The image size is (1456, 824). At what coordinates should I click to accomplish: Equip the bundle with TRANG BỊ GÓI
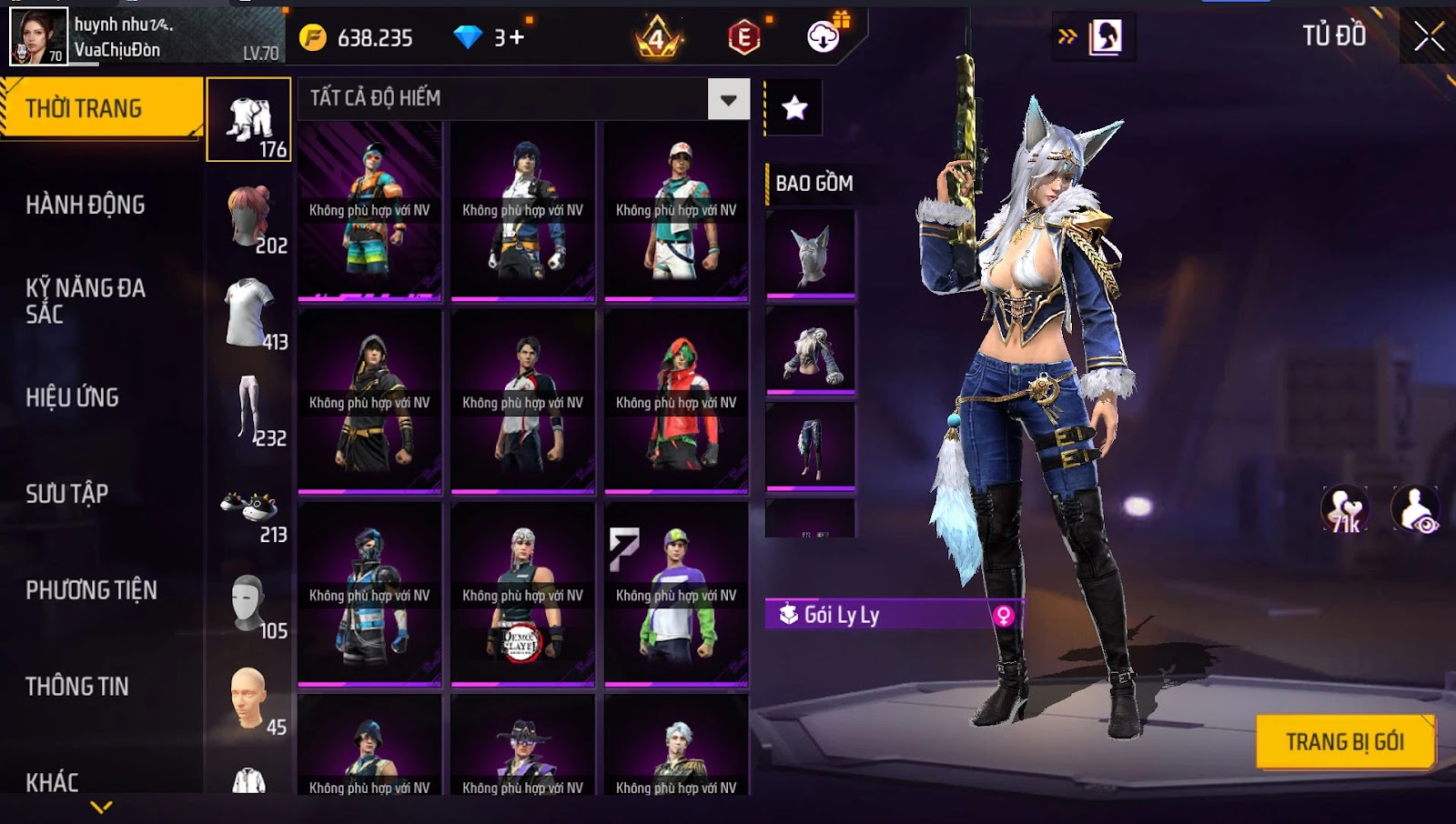(x=1344, y=742)
